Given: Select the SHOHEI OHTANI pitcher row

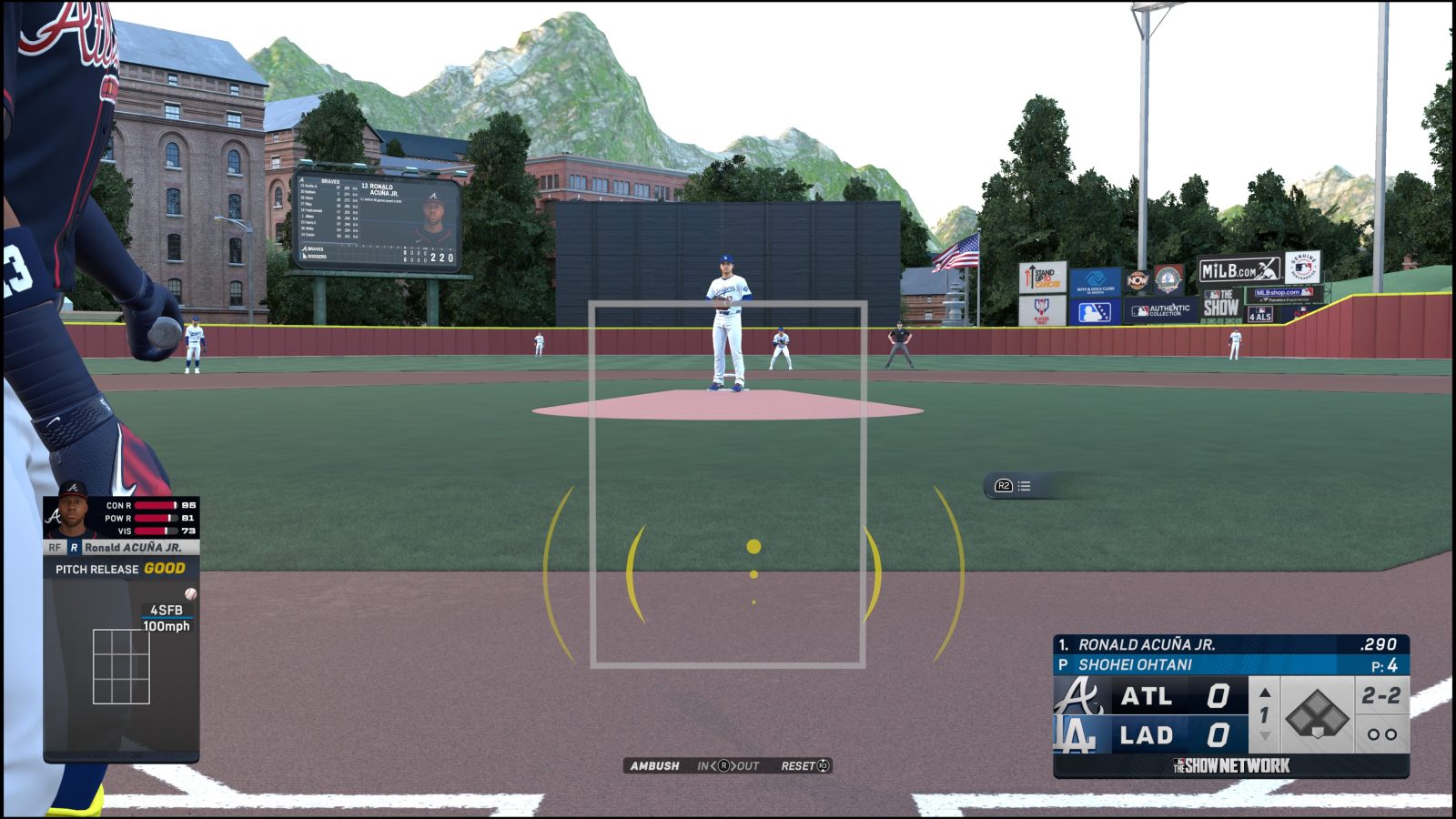Looking at the screenshot, I should [x=1136, y=665].
